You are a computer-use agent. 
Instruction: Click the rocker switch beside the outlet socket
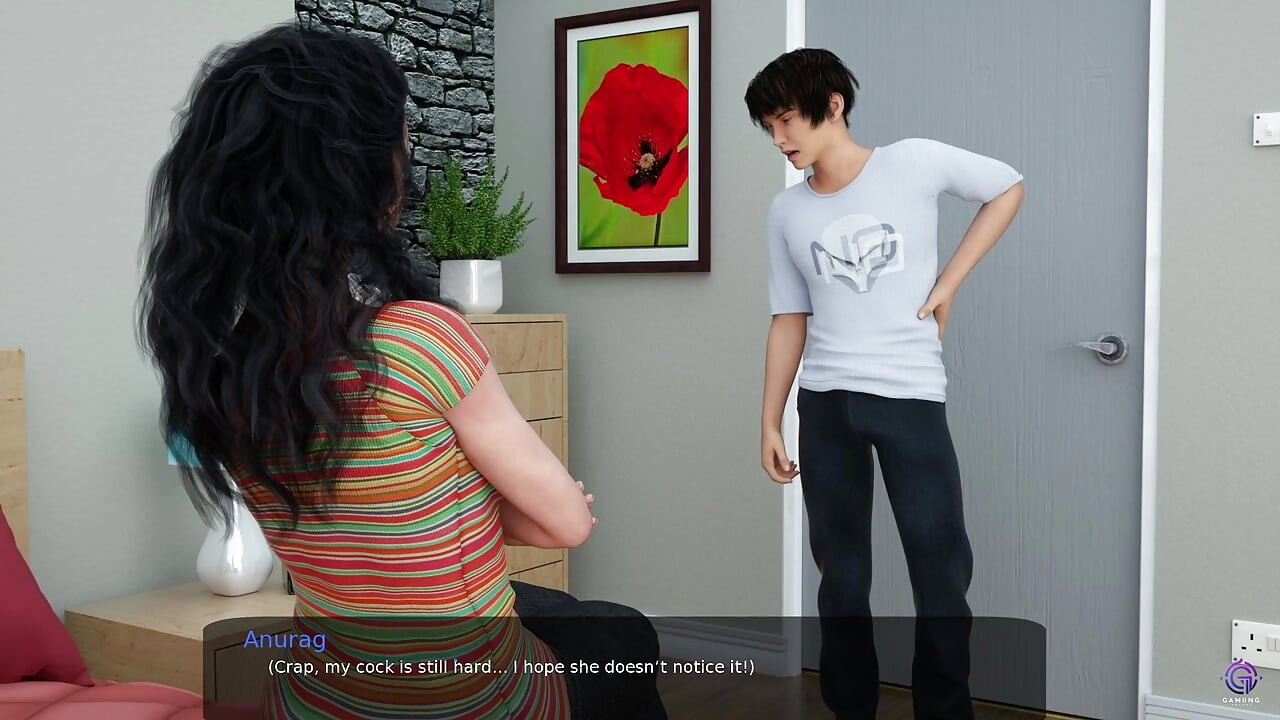pyautogui.click(x=1272, y=643)
